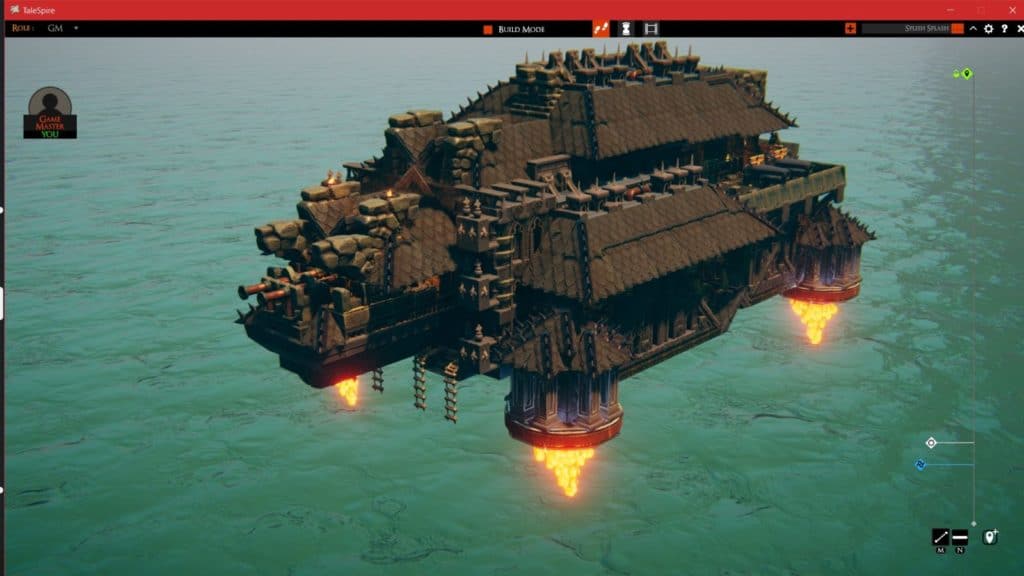
Task: Add a new map pin marker
Action: (990, 537)
